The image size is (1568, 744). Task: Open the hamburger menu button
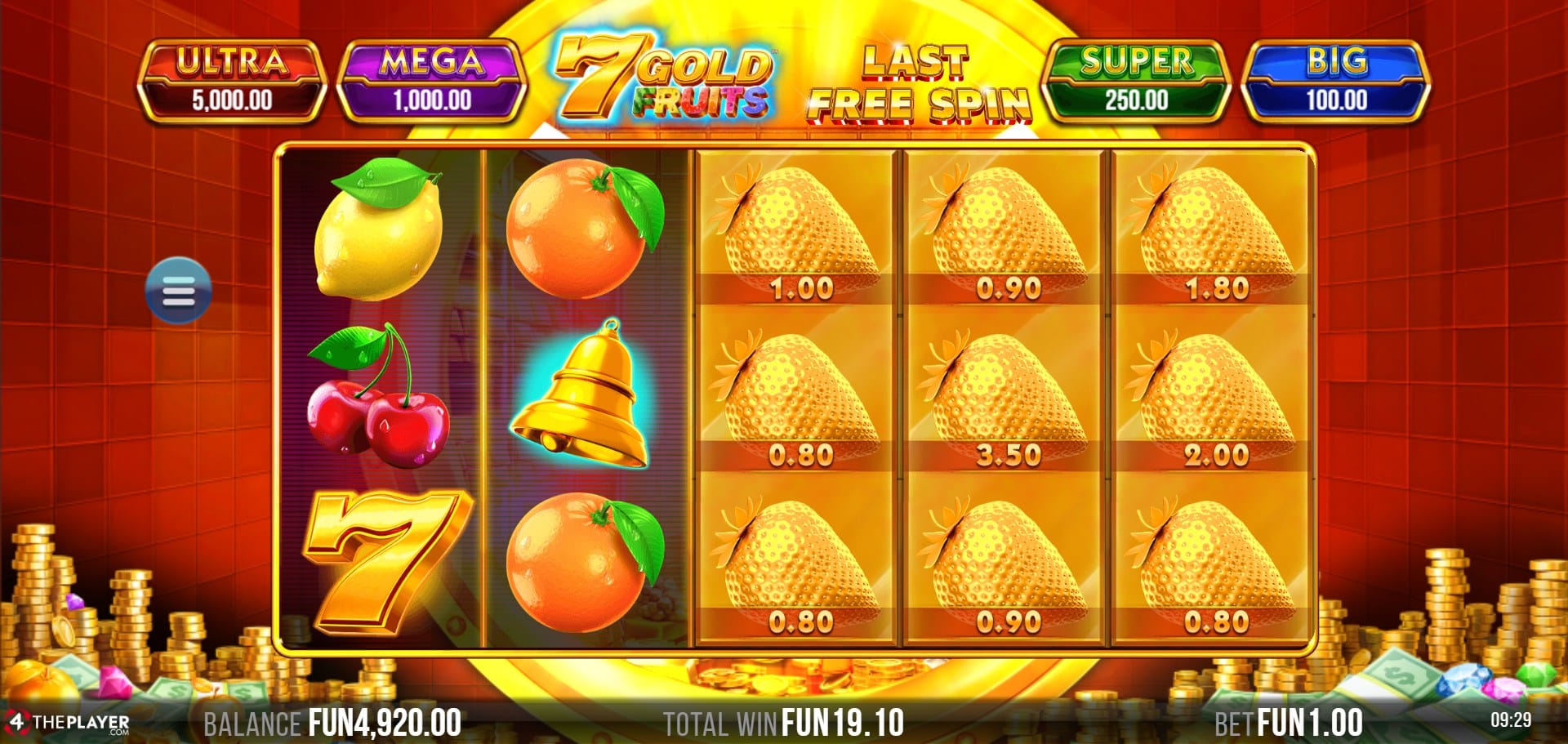click(178, 291)
